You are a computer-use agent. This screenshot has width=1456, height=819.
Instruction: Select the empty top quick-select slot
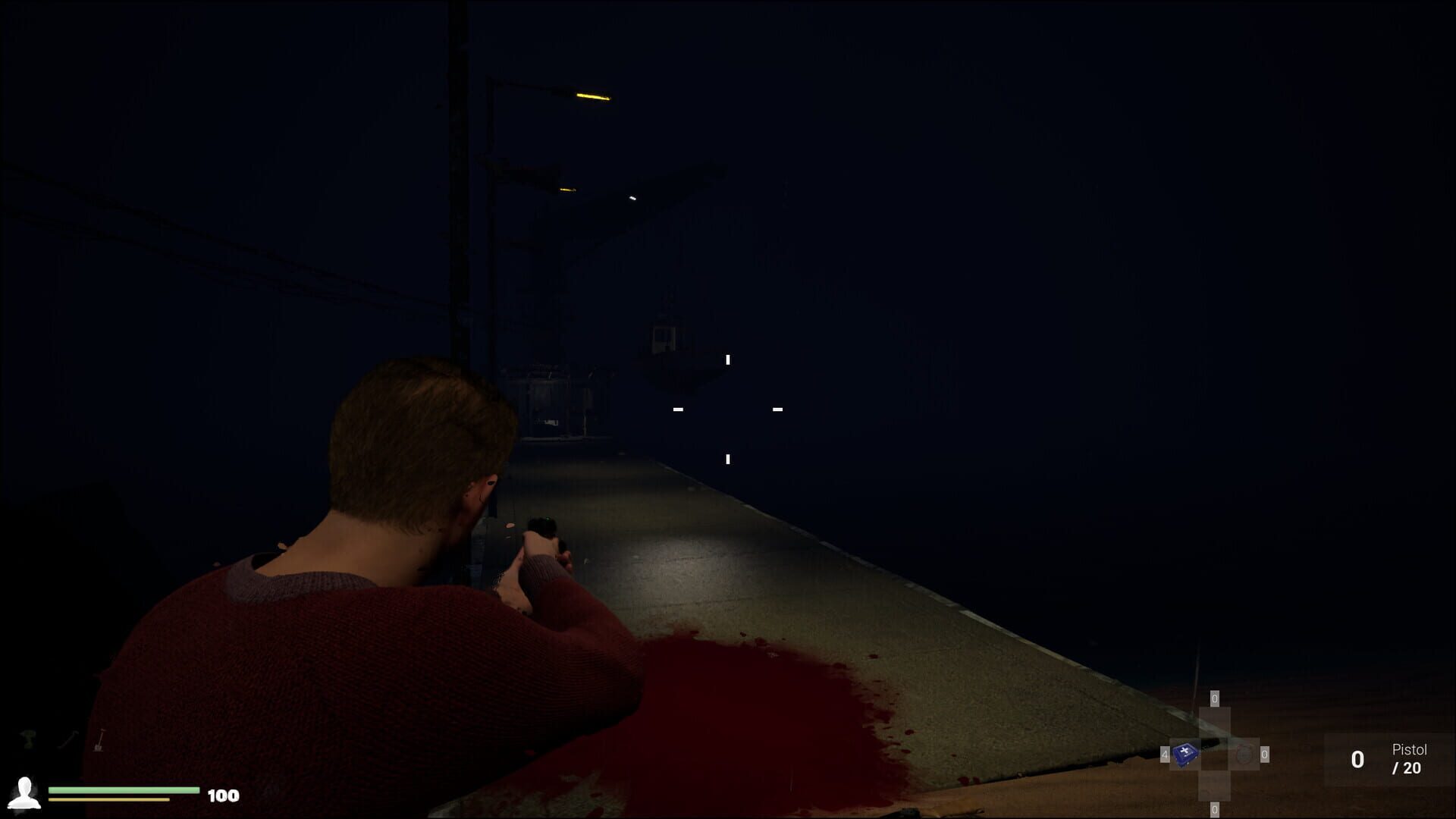click(1215, 722)
